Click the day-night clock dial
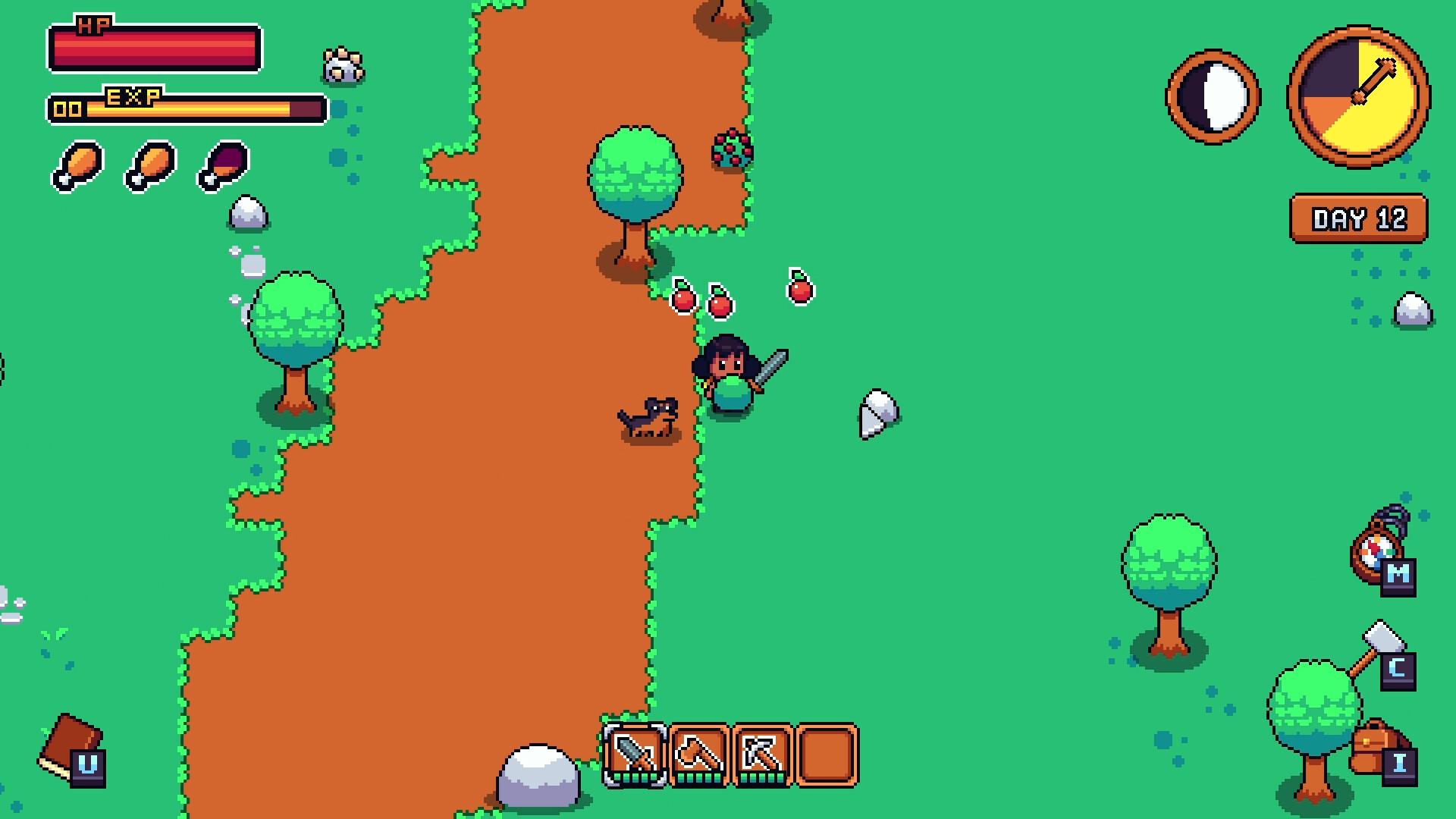This screenshot has height=819, width=1456. tap(1357, 95)
